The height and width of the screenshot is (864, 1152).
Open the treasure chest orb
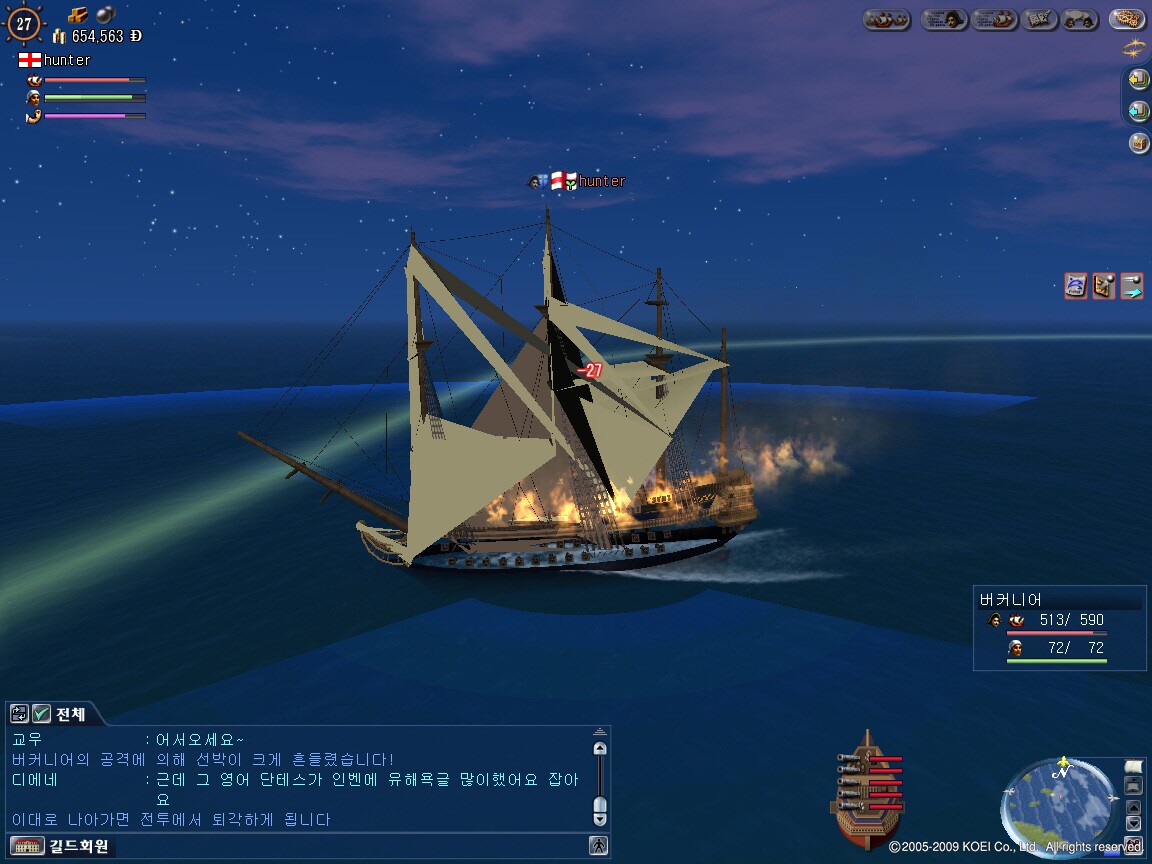(1138, 143)
